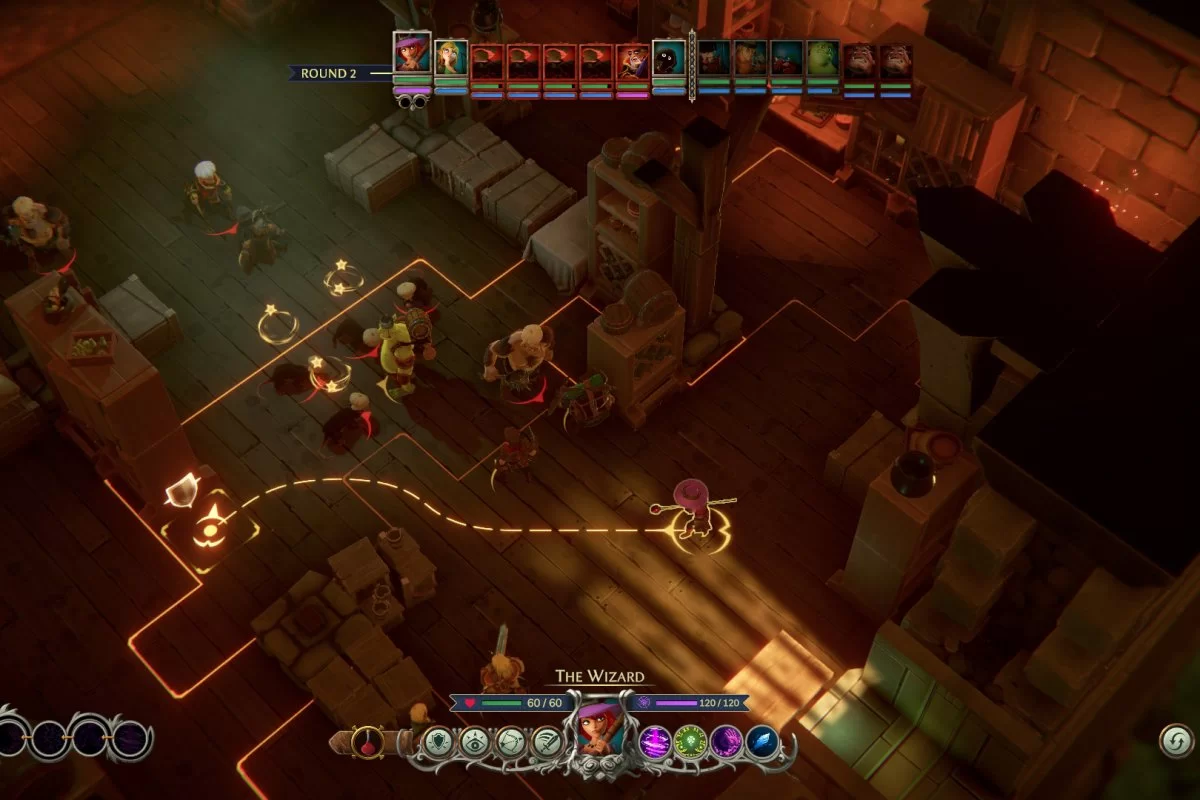Pick the bearded red-robed enemy portrait

point(632,62)
